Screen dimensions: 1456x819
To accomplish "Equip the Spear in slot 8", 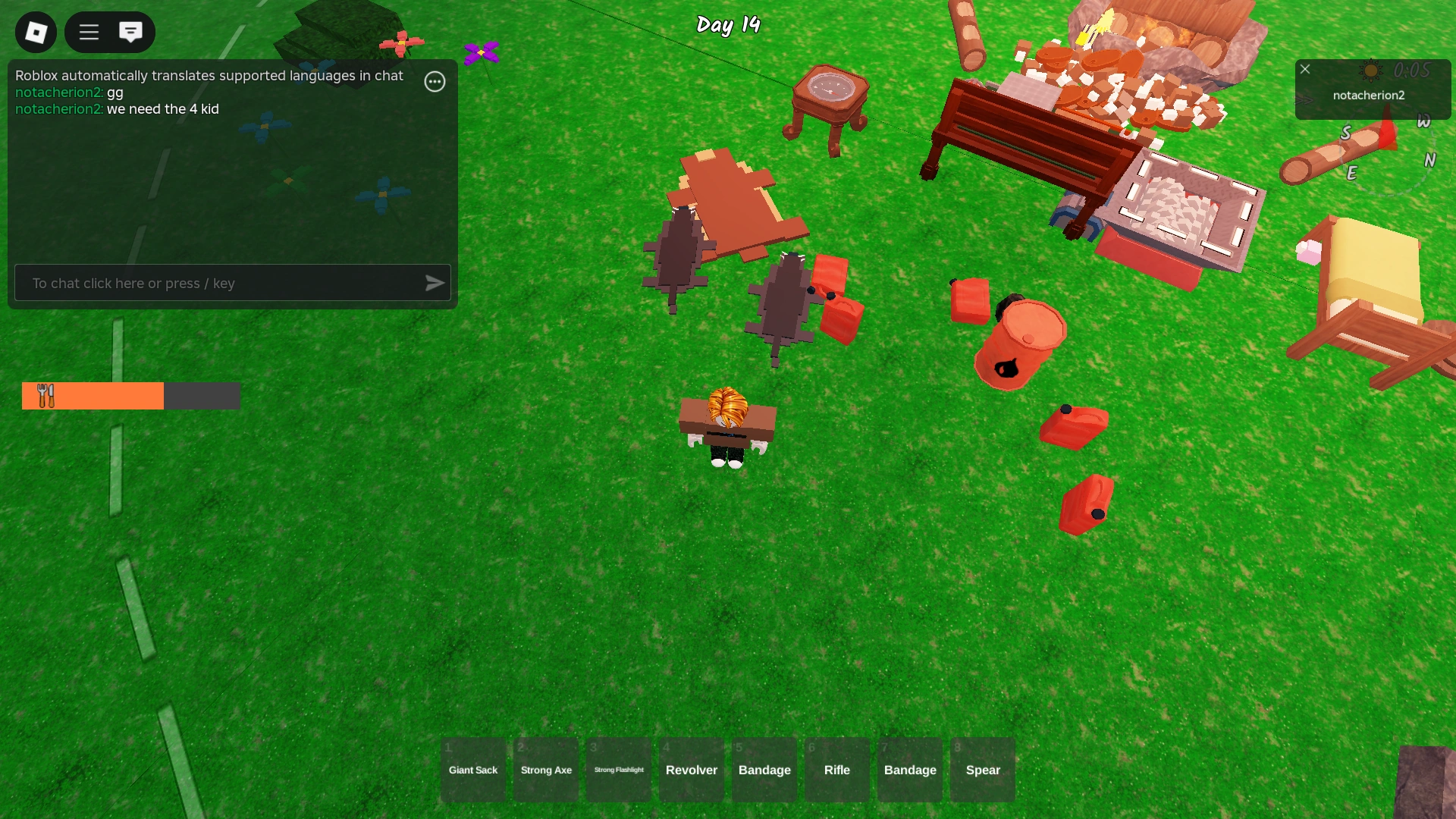I will 982,770.
